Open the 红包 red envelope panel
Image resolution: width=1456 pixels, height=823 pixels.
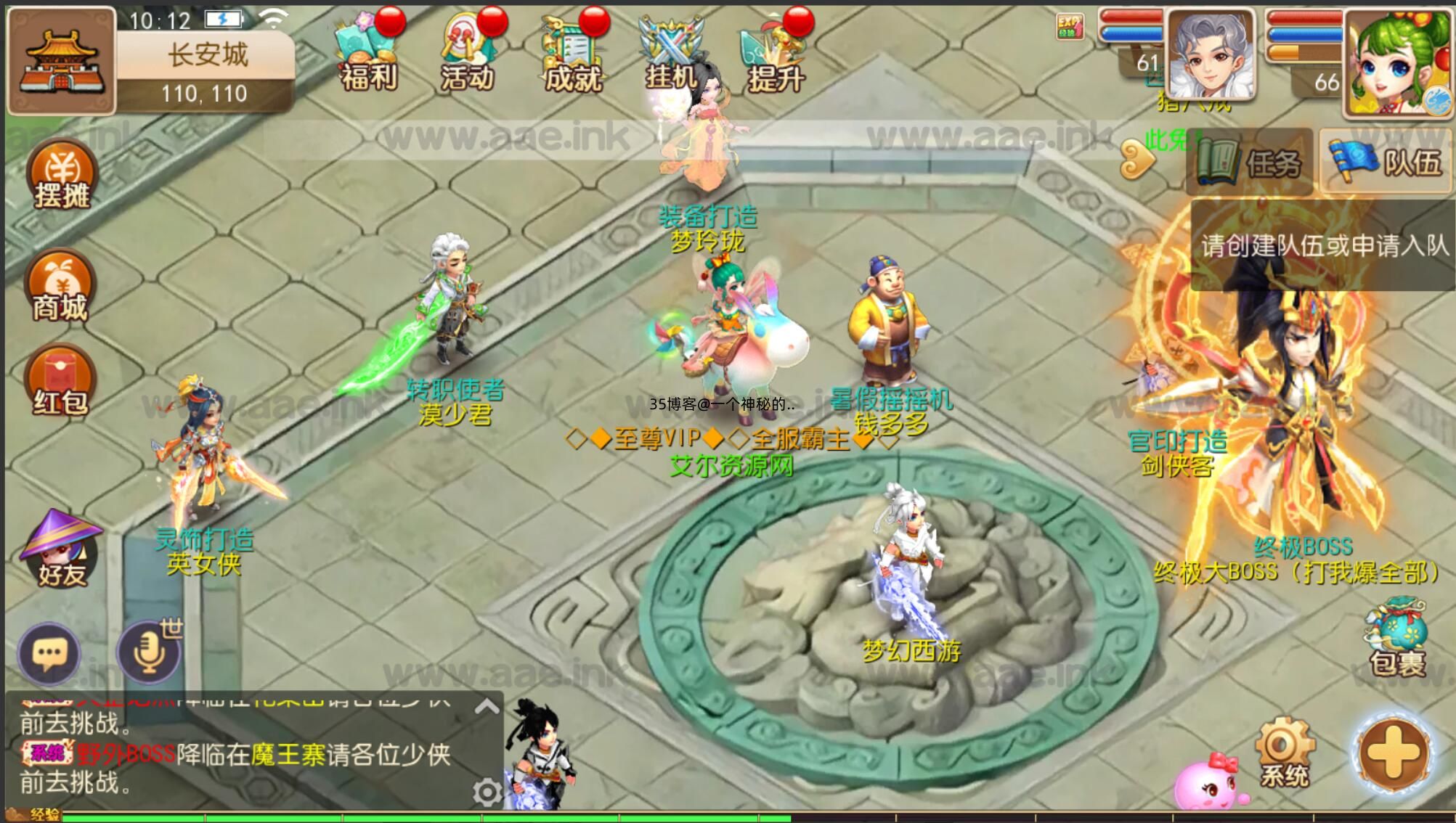(x=60, y=382)
